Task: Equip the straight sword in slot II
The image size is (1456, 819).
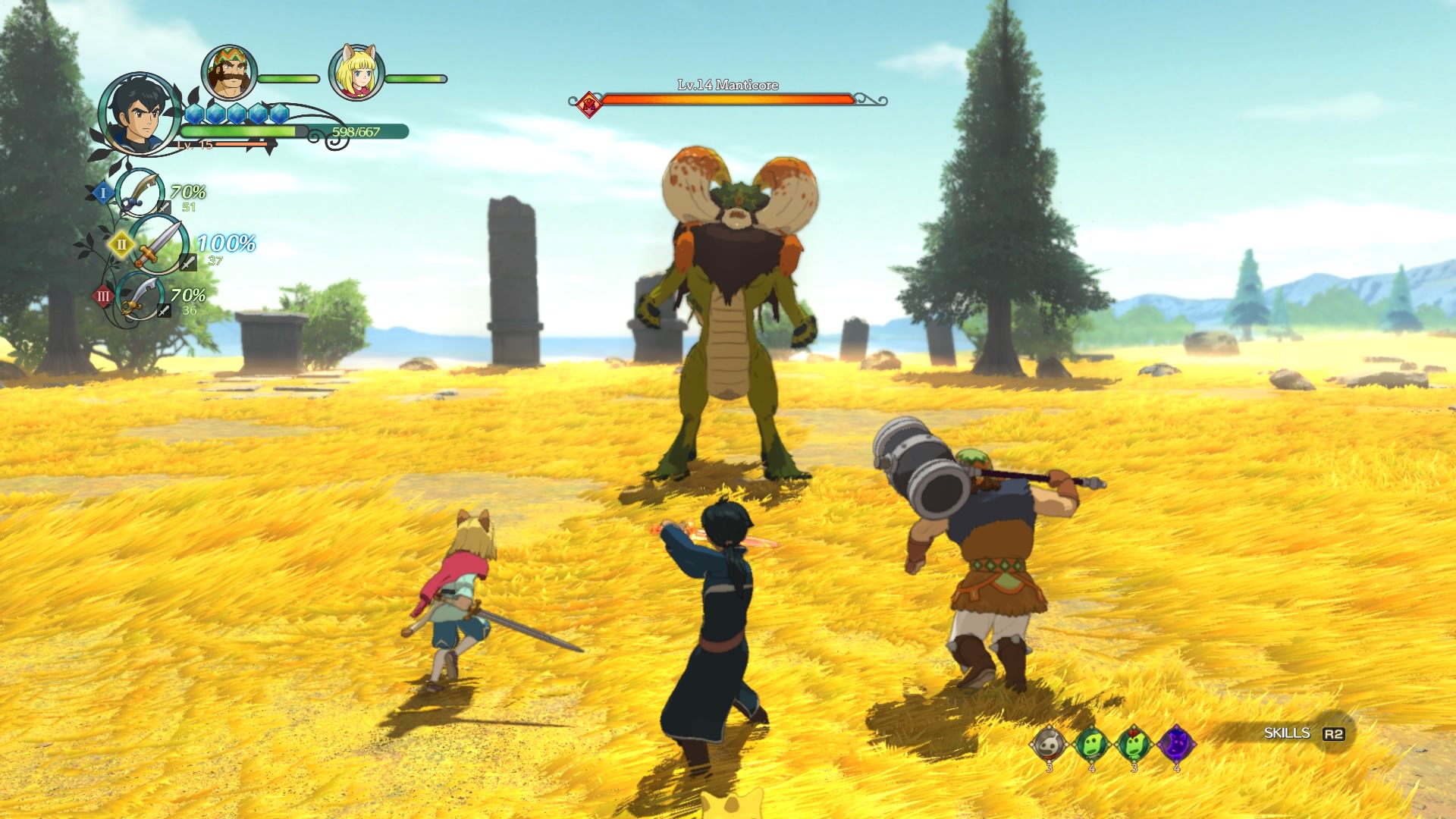Action: (158, 245)
